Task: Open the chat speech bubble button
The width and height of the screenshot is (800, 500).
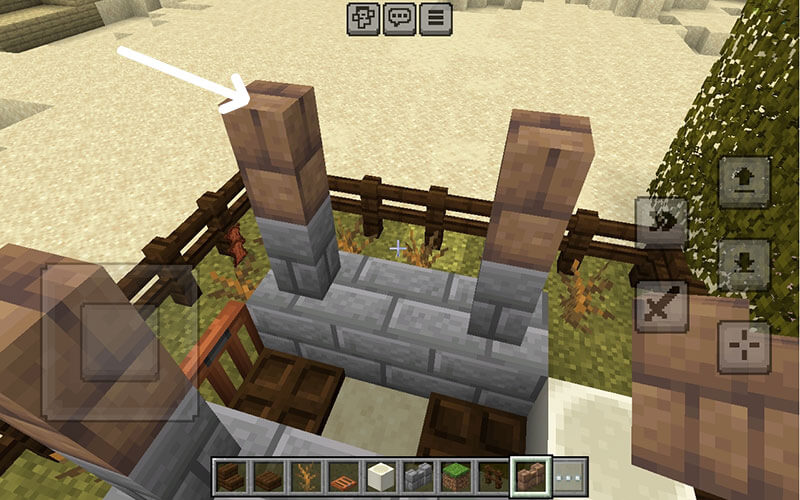Action: (399, 18)
